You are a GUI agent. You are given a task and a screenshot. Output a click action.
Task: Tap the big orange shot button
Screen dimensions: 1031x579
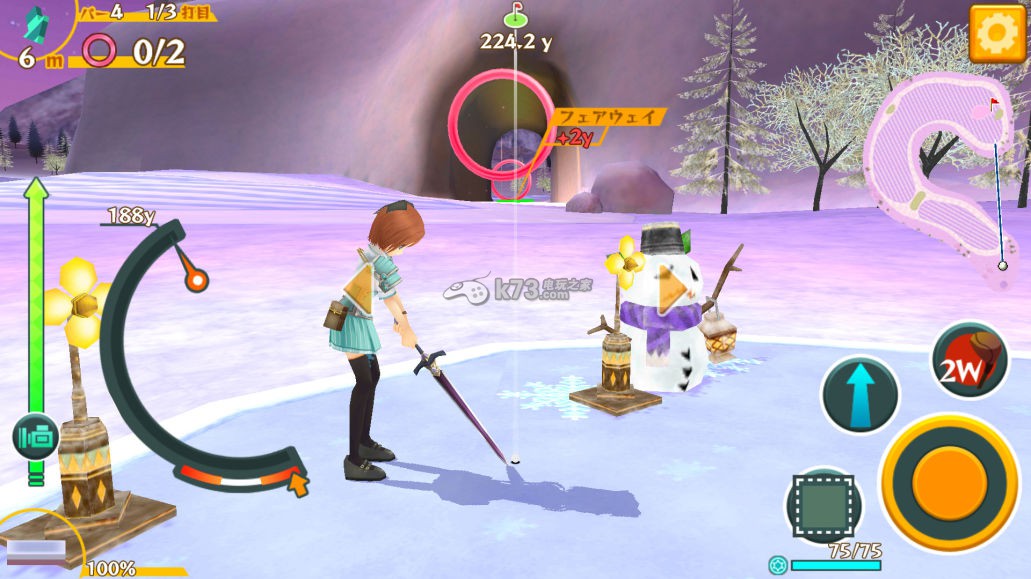tap(948, 482)
